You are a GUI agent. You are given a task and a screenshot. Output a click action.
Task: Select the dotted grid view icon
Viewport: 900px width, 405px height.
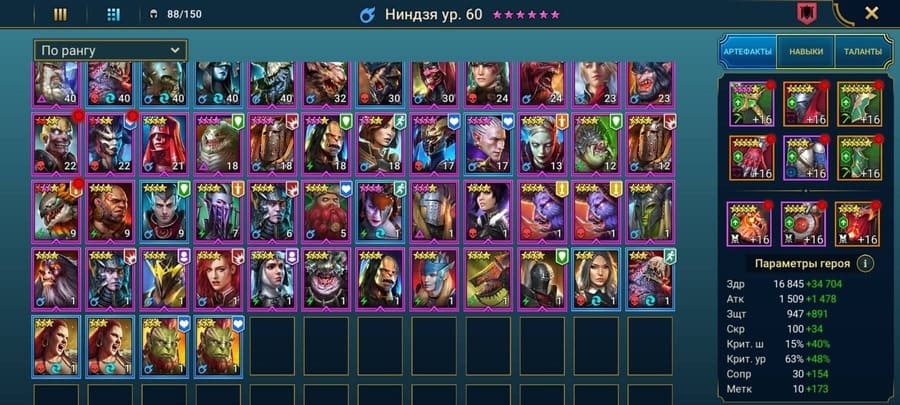pos(113,14)
